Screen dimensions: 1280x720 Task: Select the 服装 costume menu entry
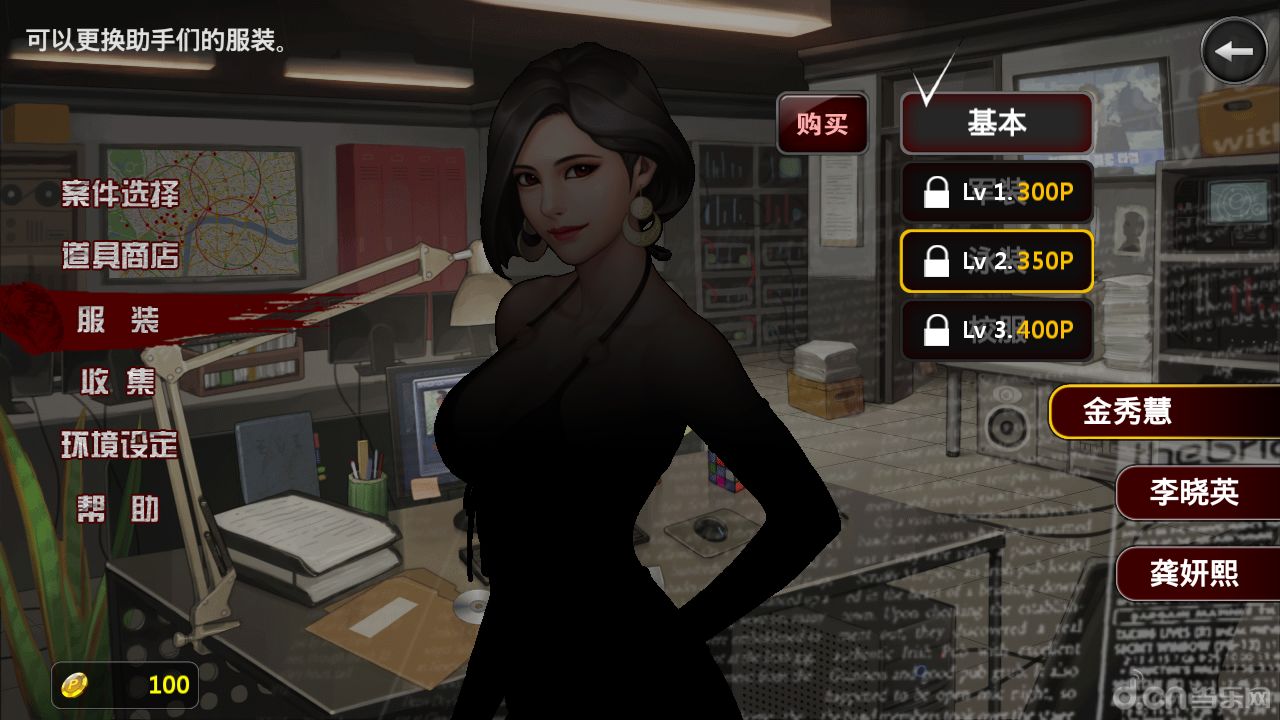click(x=118, y=320)
